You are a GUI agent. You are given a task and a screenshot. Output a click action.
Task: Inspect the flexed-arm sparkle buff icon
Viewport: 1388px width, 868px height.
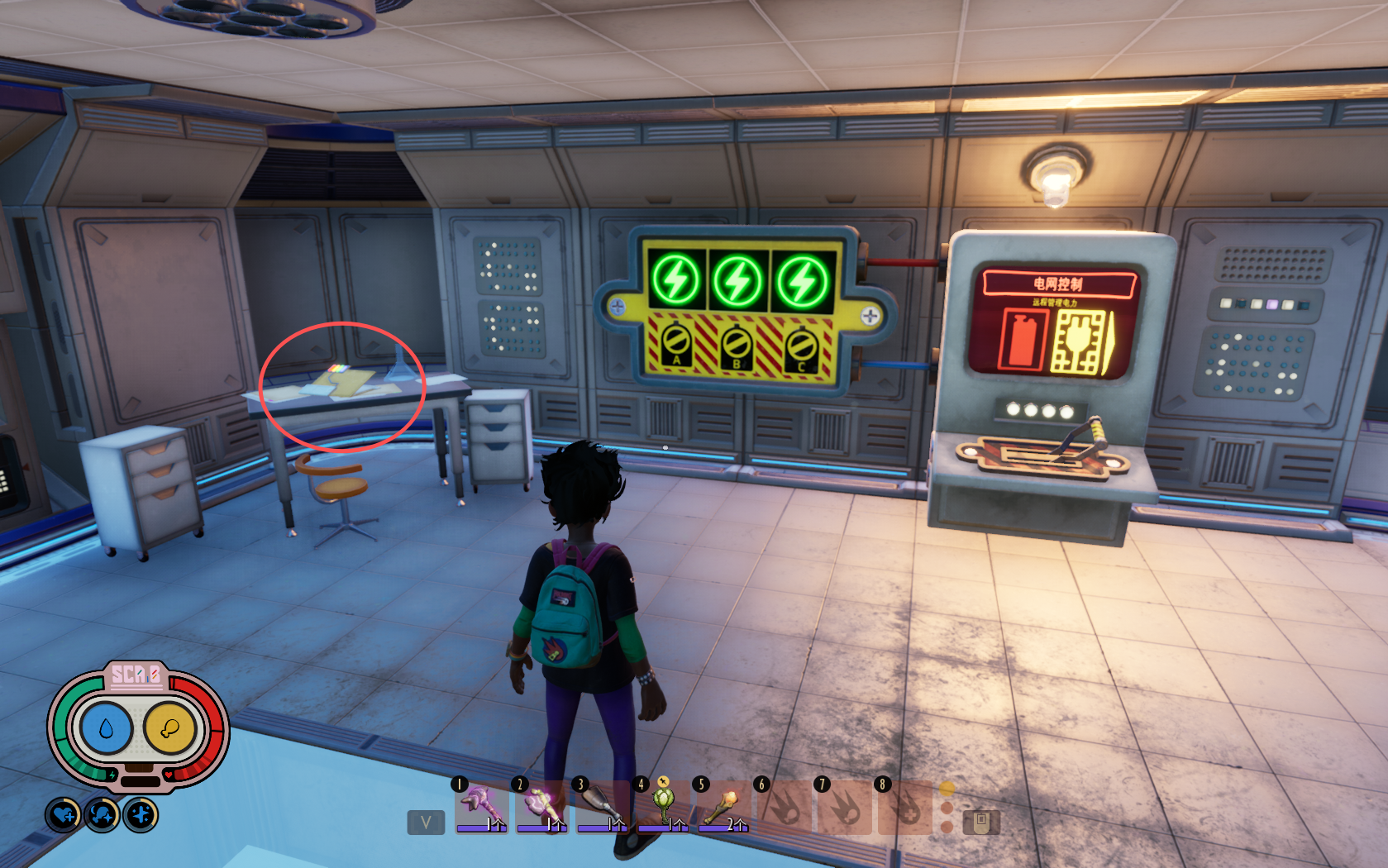click(x=102, y=815)
